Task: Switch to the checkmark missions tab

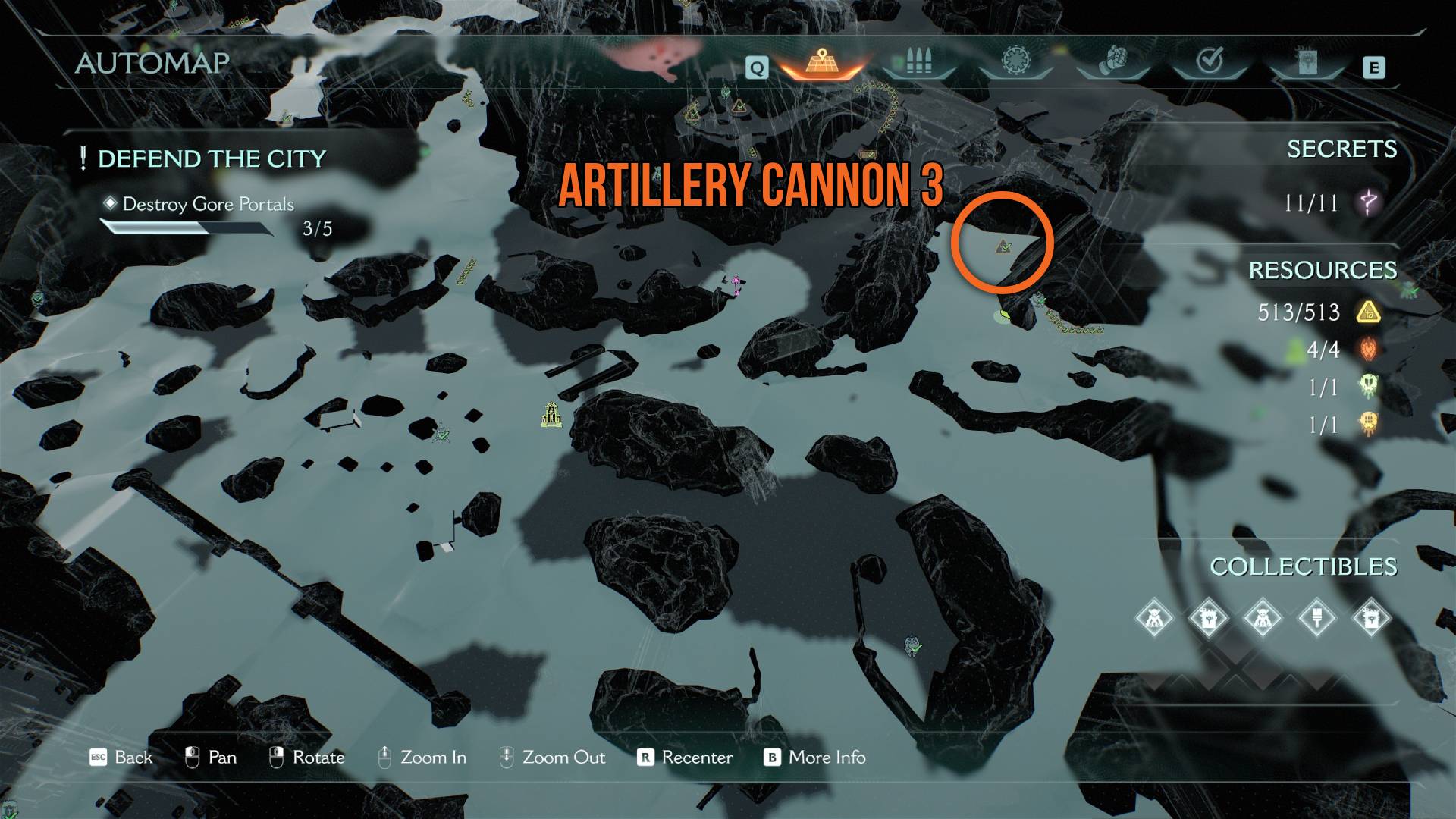Action: point(1210,61)
